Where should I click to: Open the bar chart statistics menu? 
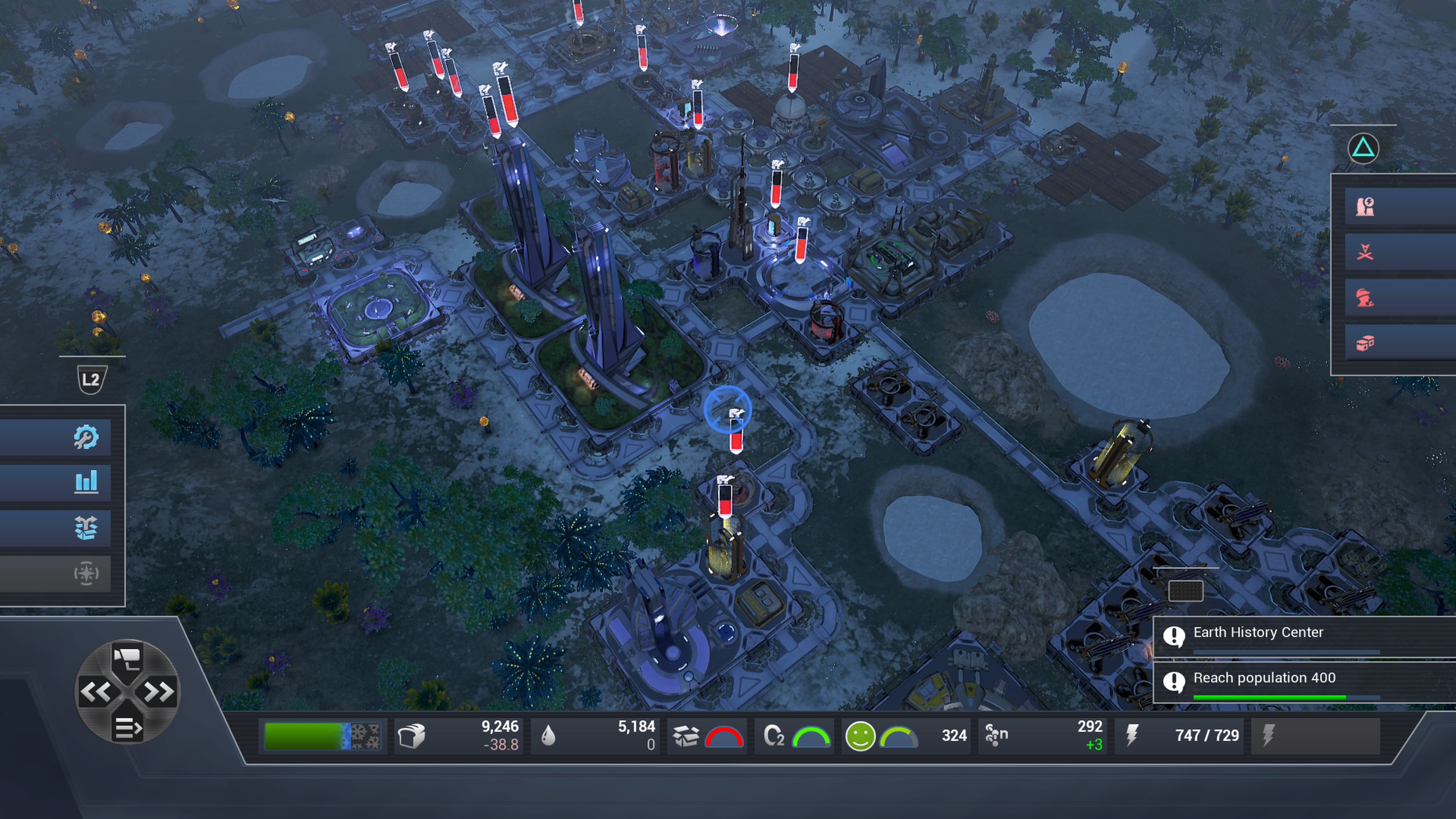pos(86,482)
